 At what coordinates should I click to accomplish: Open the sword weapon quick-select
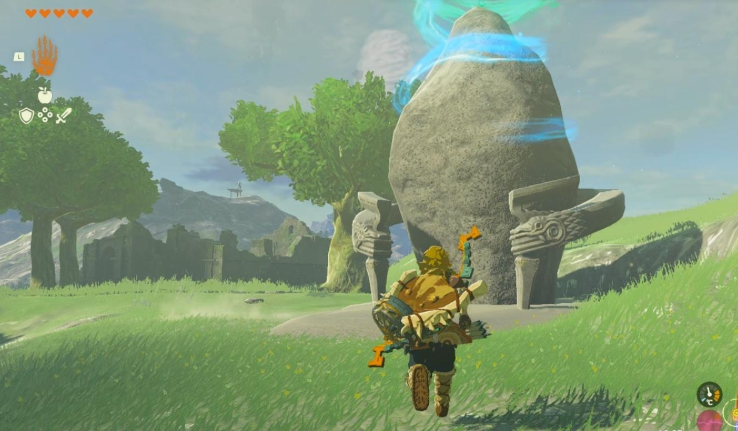[x=63, y=116]
